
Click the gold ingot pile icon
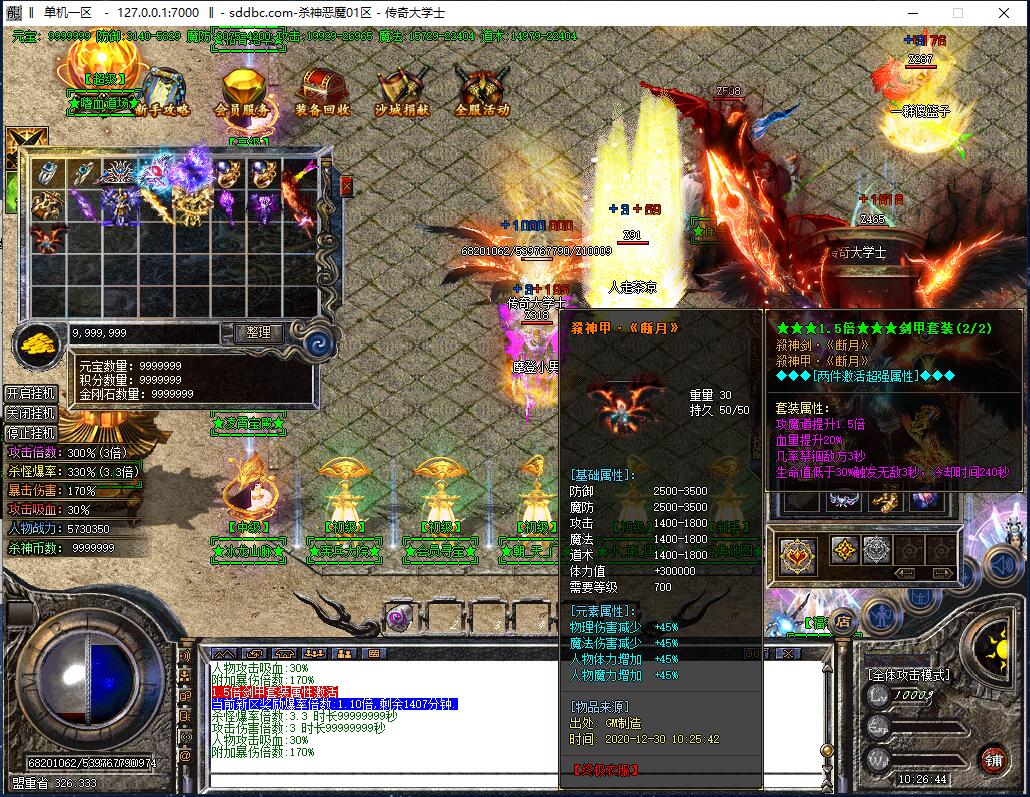[x=38, y=344]
